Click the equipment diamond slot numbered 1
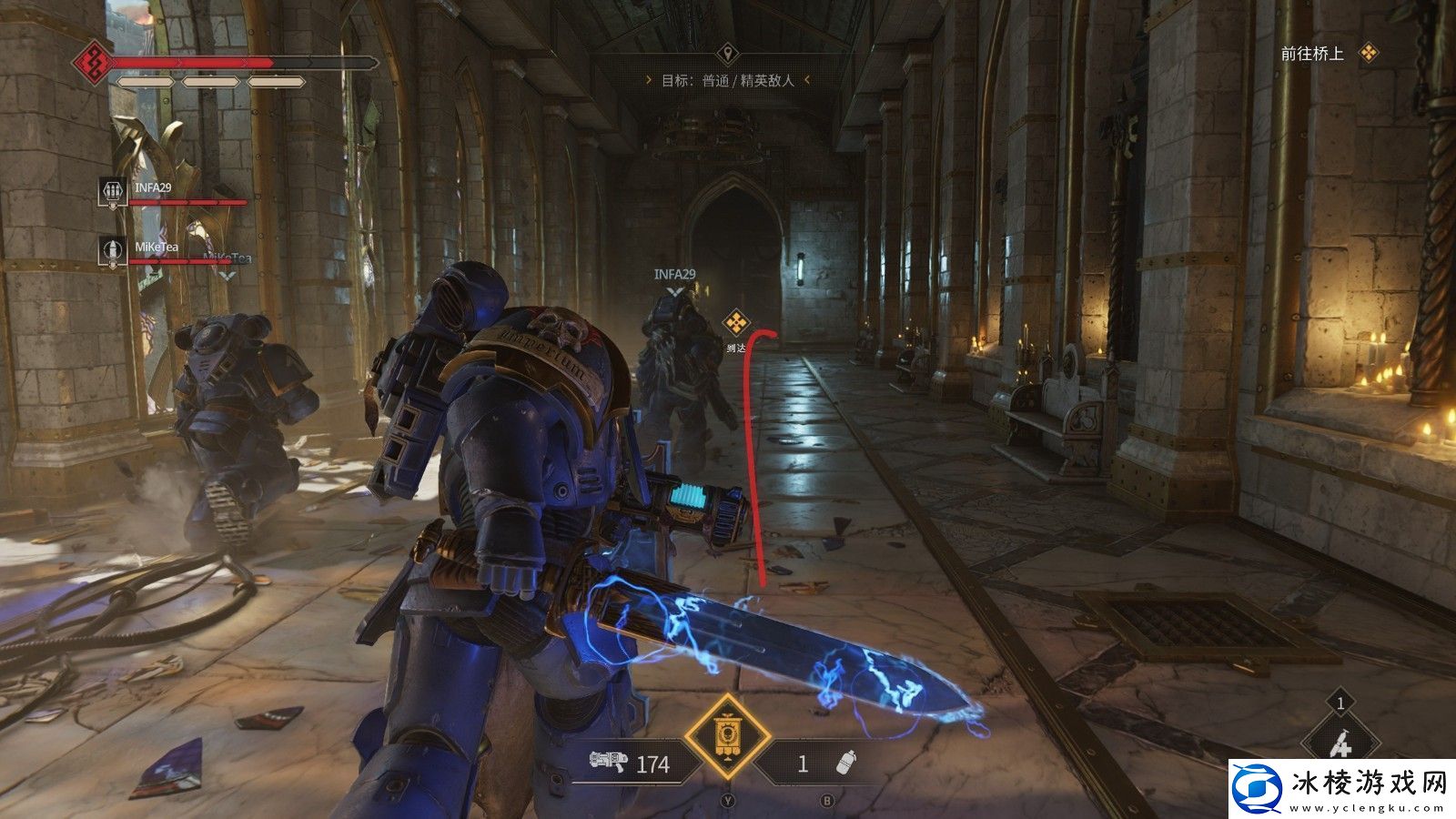1456x819 pixels. 1340,742
